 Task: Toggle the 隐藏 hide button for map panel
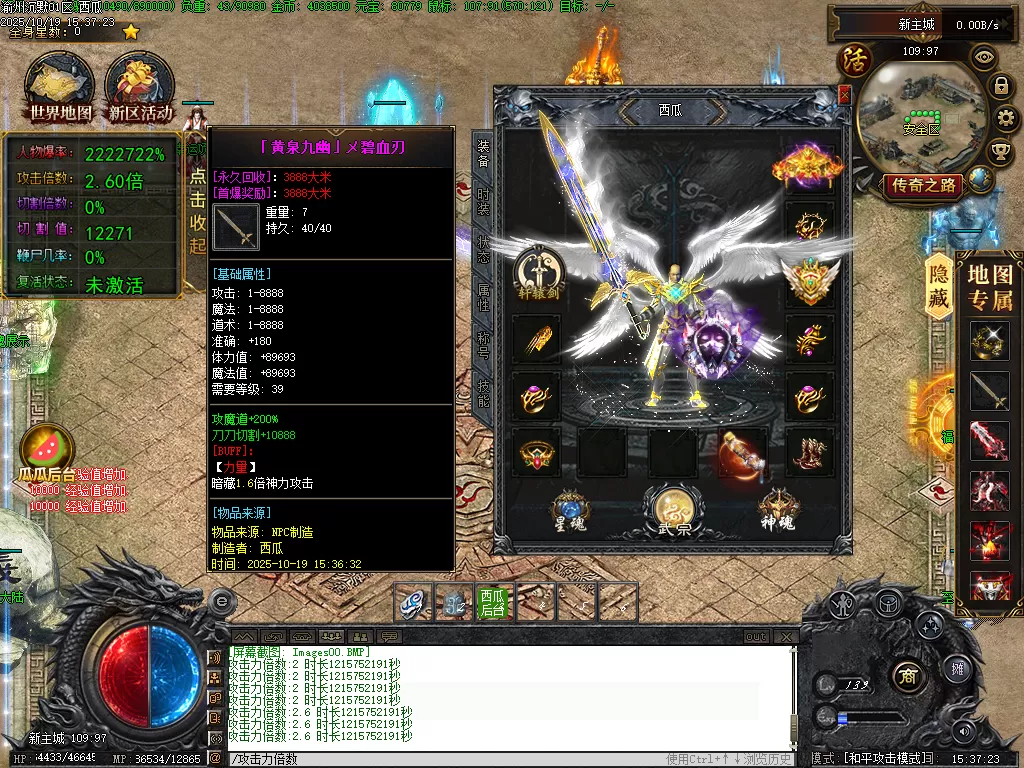pyautogui.click(x=939, y=286)
